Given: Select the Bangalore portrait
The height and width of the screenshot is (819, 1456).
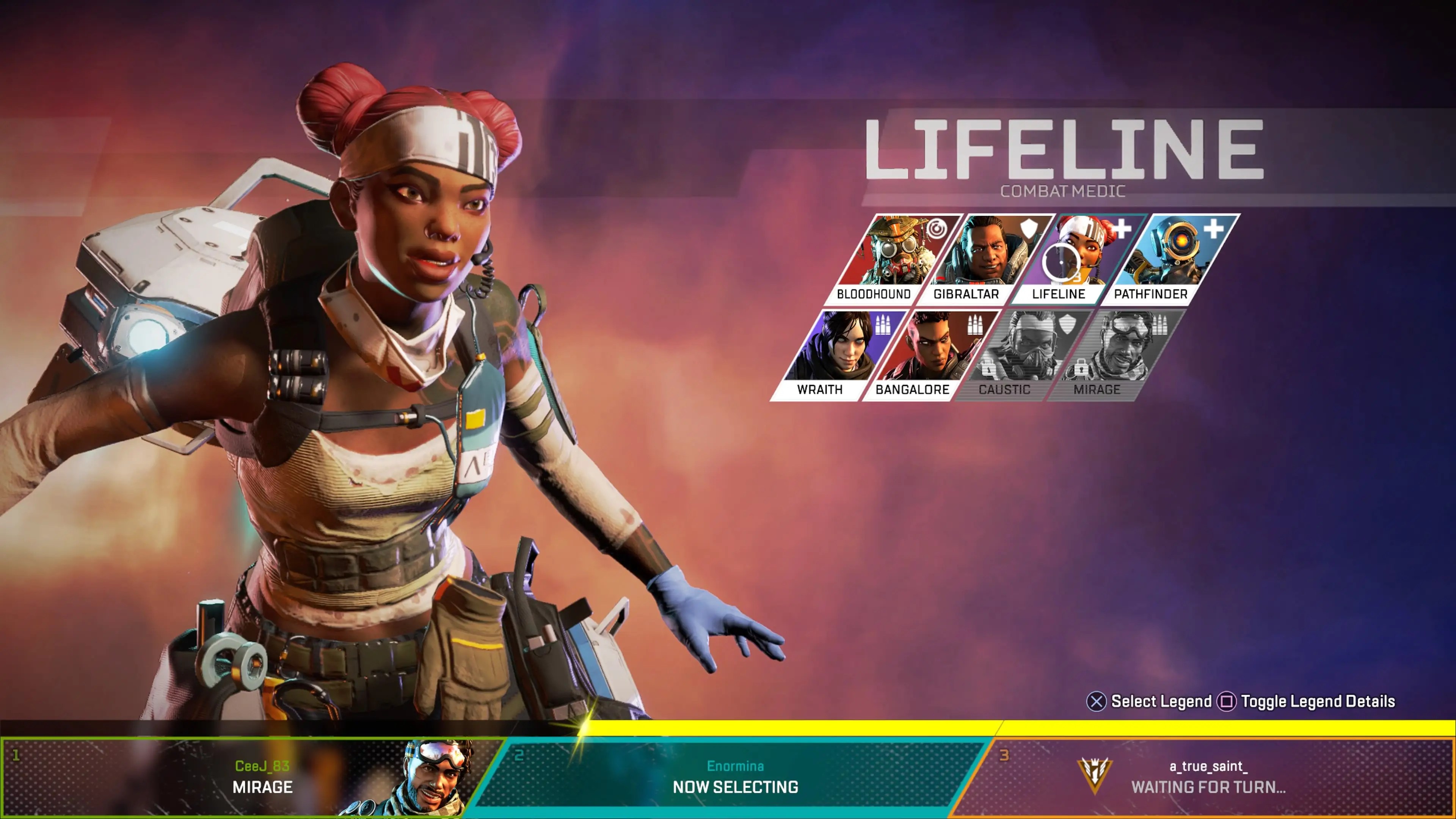Looking at the screenshot, I should tap(930, 355).
